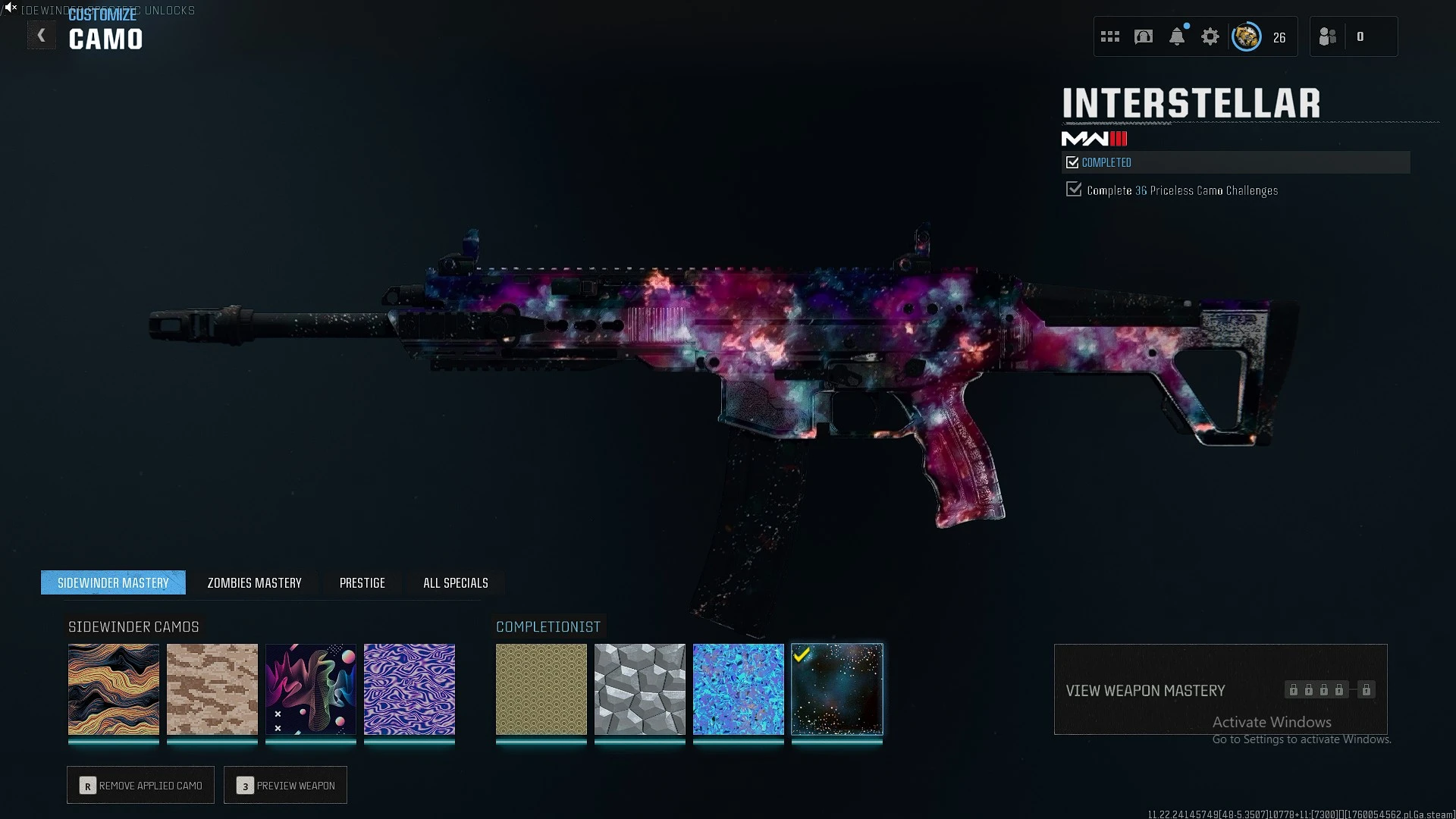Open settings gear icon

click(x=1210, y=36)
